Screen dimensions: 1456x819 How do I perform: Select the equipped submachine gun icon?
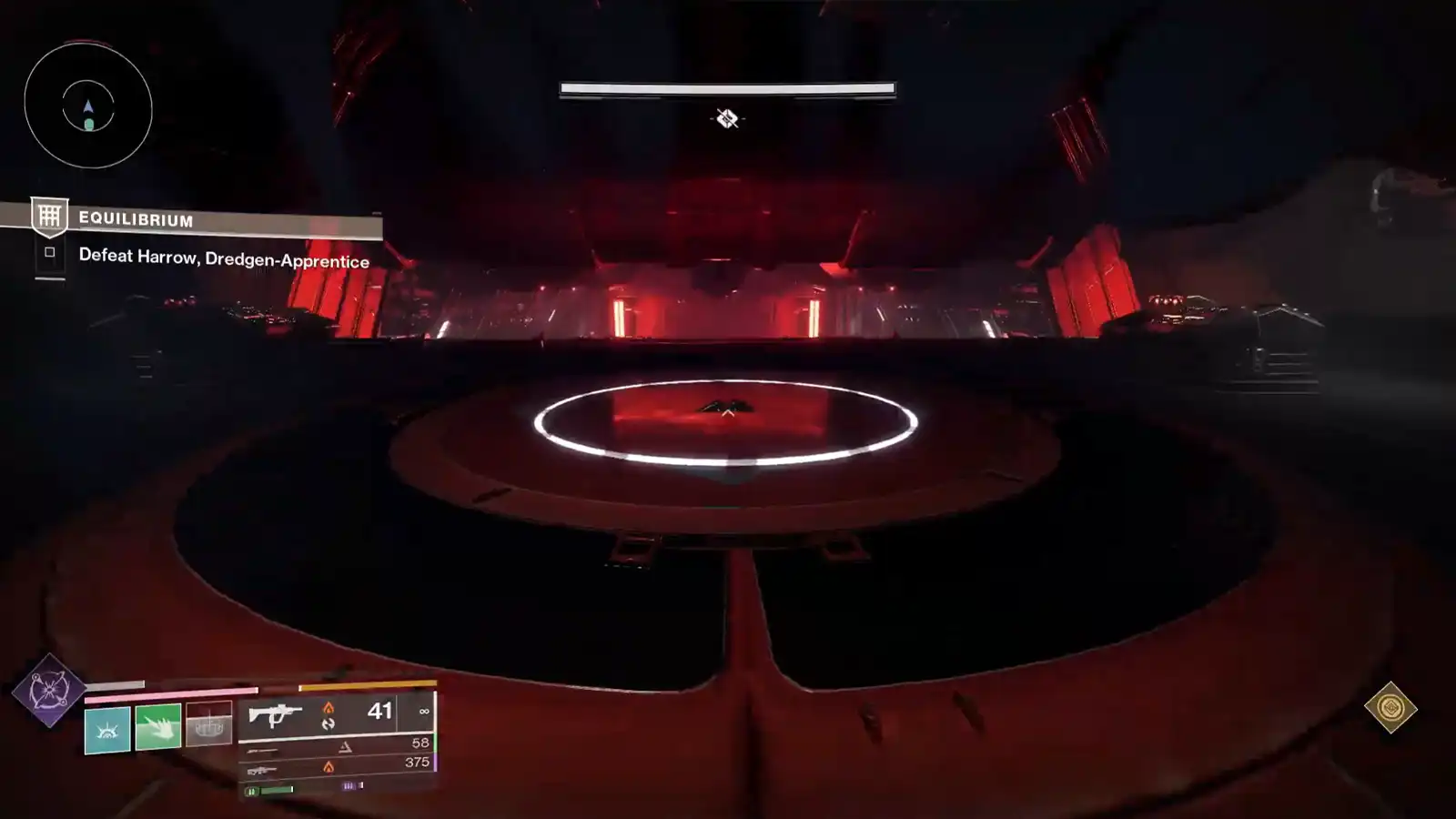coord(275,716)
